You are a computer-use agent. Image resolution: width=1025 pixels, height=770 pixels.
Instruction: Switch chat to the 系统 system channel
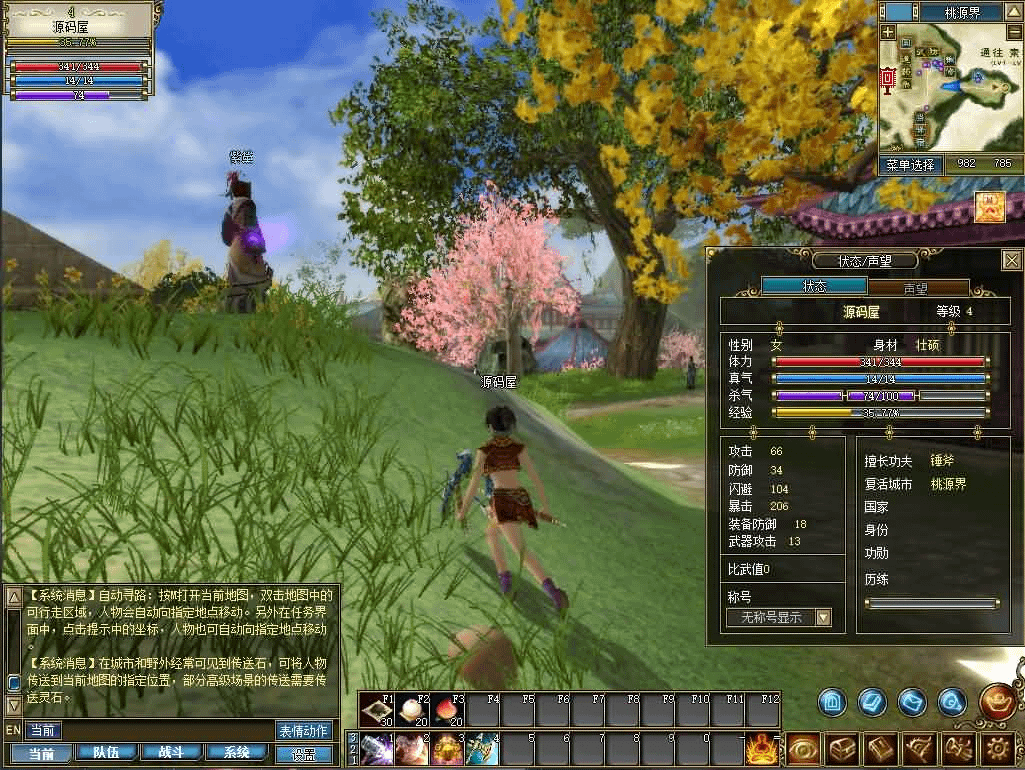coord(237,753)
